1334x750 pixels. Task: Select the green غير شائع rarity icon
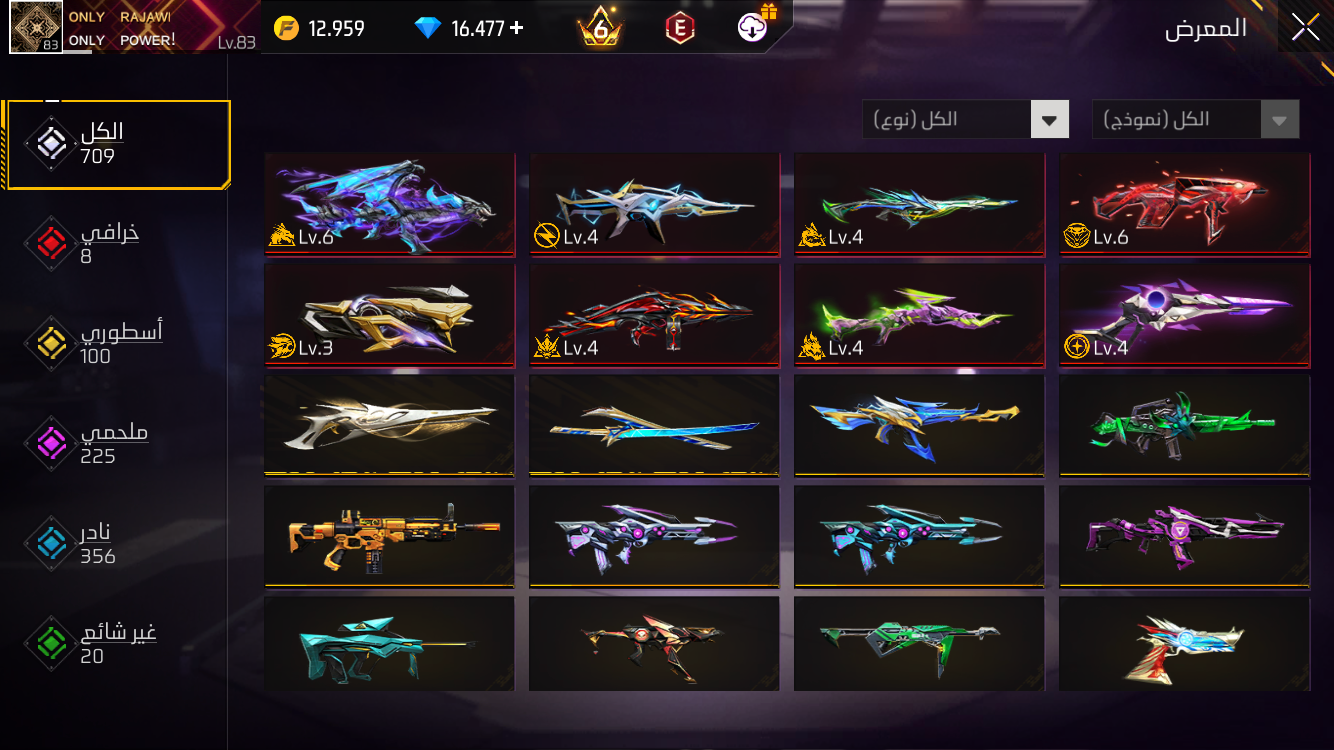(x=49, y=643)
